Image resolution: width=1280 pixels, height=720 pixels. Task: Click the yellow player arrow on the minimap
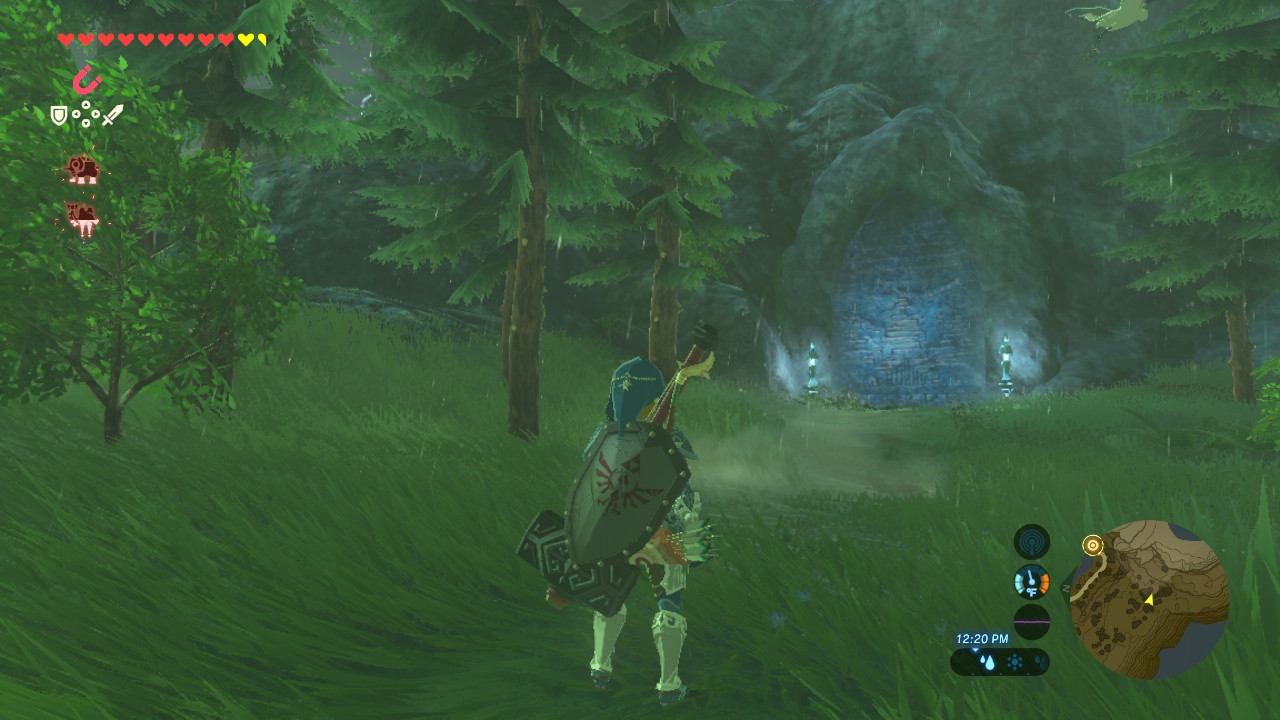click(x=1150, y=602)
